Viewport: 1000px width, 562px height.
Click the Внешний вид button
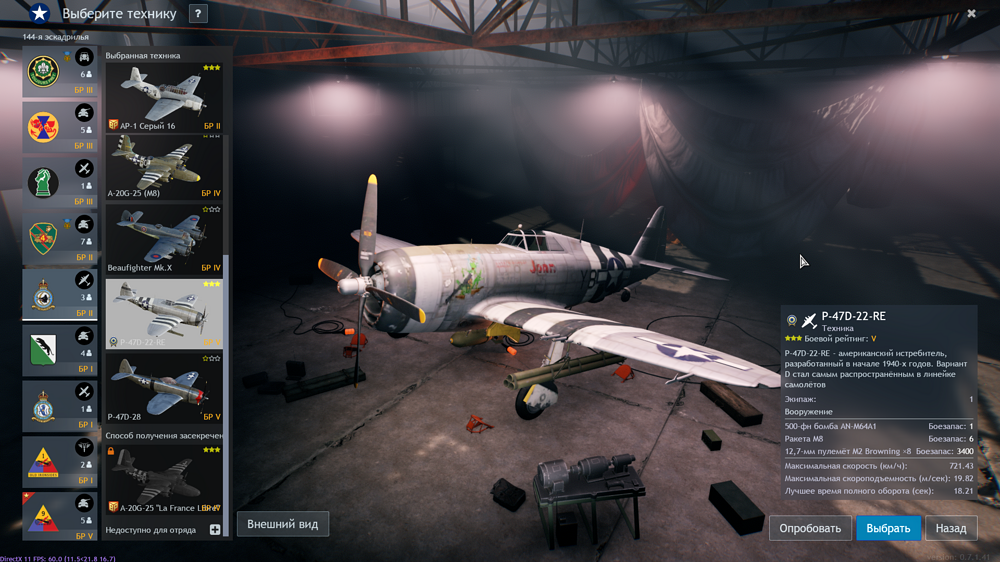click(x=282, y=524)
